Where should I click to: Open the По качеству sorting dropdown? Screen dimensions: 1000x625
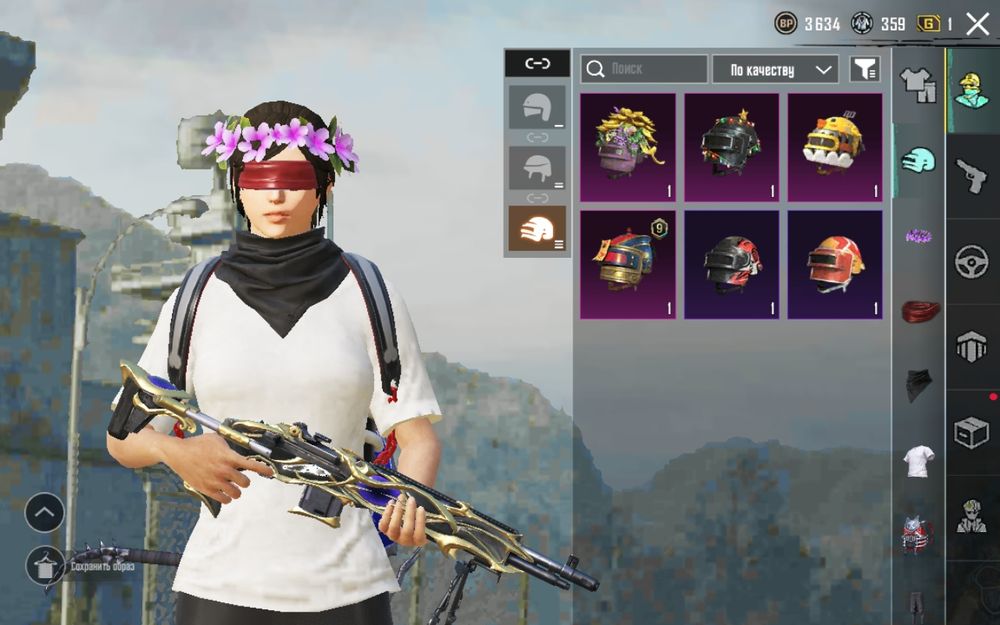click(x=775, y=69)
